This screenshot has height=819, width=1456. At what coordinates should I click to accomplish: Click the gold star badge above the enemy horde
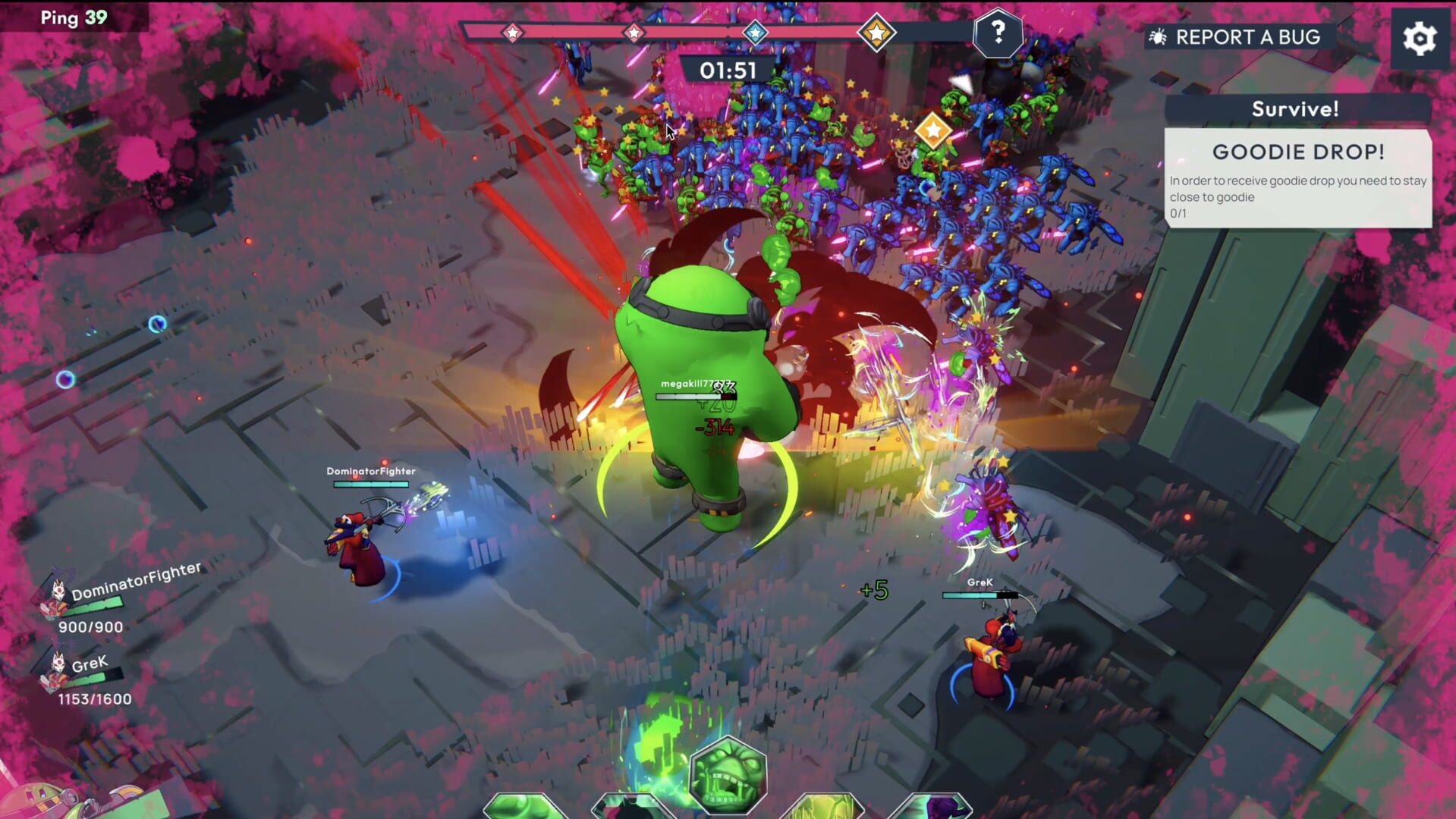coord(932,128)
